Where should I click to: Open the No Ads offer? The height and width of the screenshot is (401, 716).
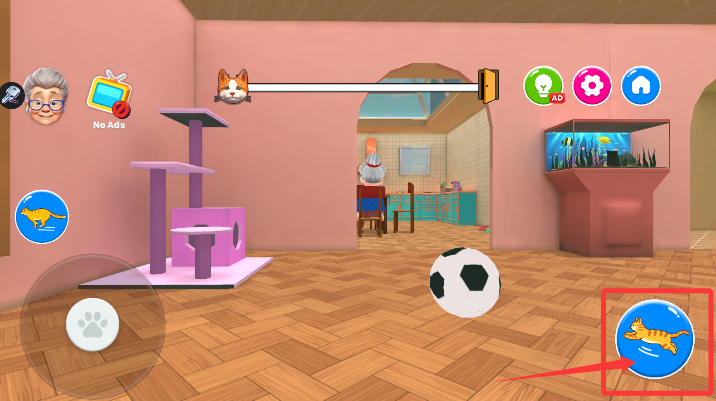[x=107, y=96]
